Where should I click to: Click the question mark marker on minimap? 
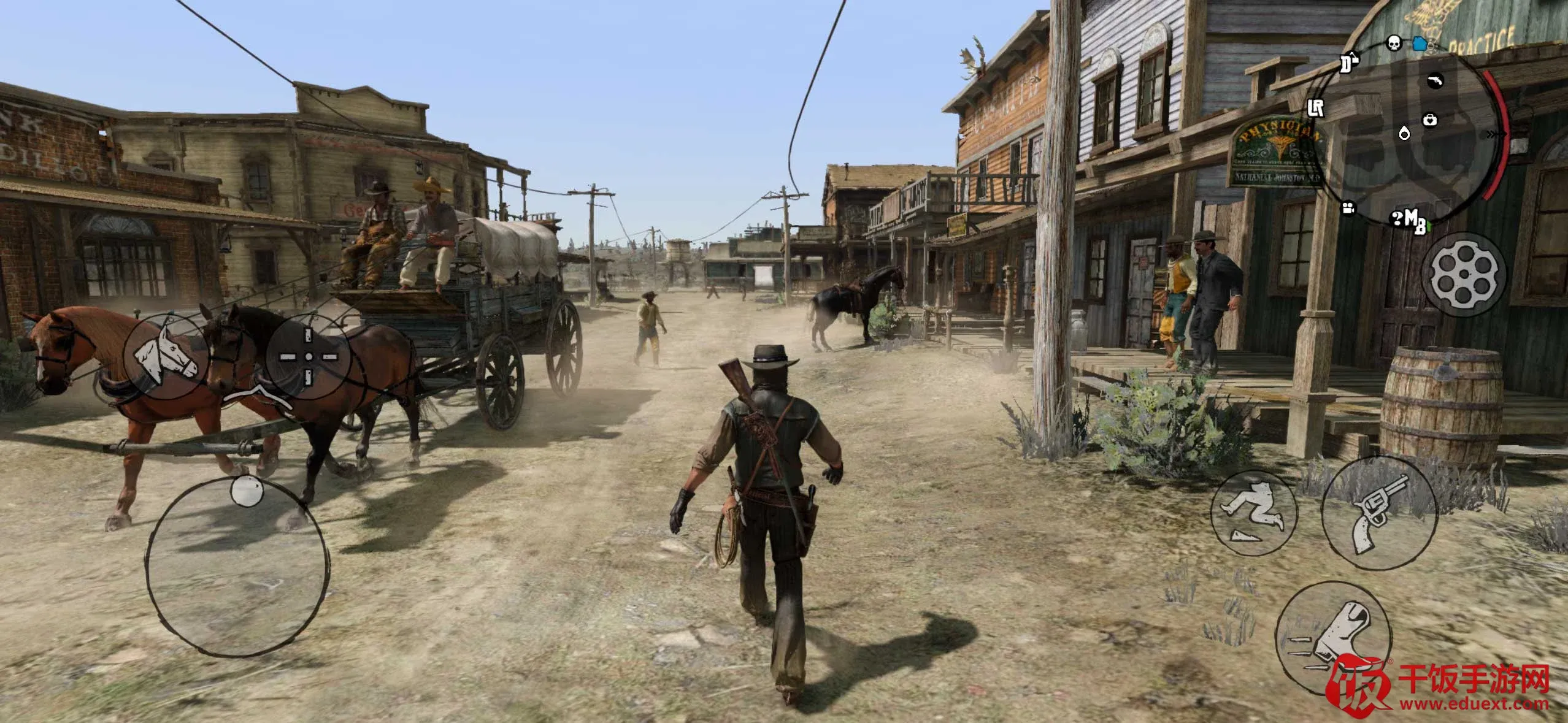pyautogui.click(x=1396, y=217)
